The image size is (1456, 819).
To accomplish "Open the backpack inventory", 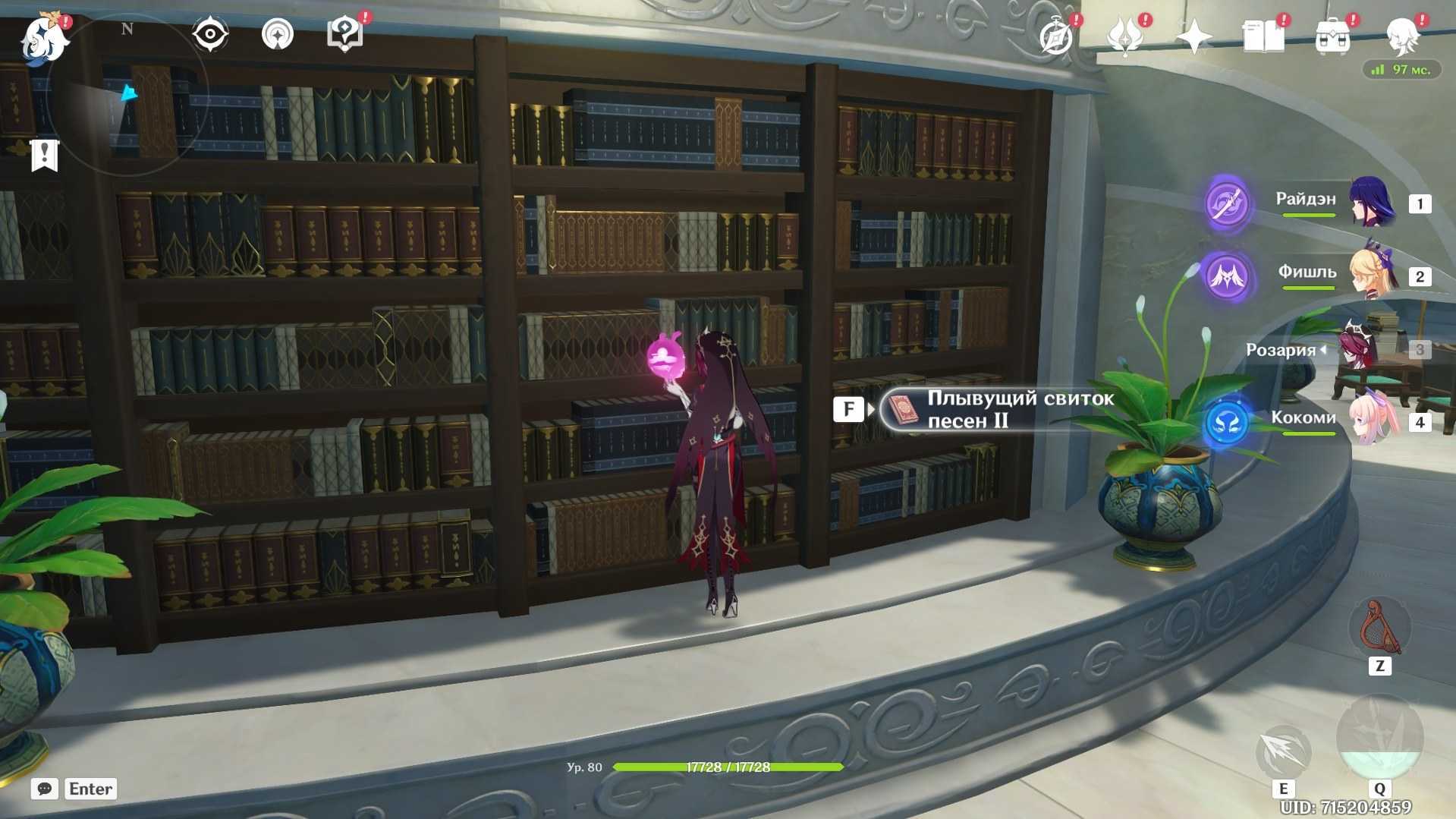I will (x=1333, y=36).
